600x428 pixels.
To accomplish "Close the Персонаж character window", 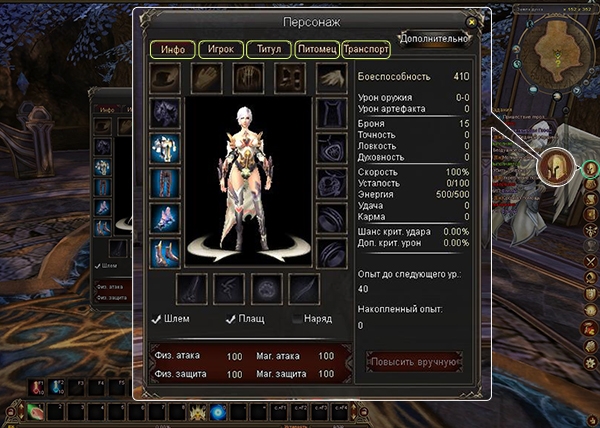I will click(x=471, y=21).
